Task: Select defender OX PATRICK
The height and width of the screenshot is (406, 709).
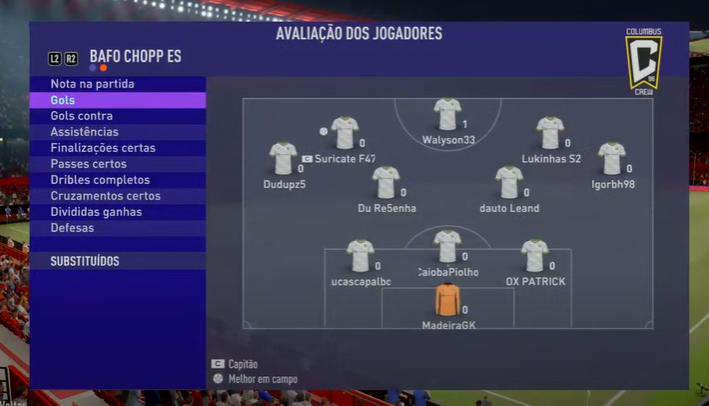Action: point(535,256)
